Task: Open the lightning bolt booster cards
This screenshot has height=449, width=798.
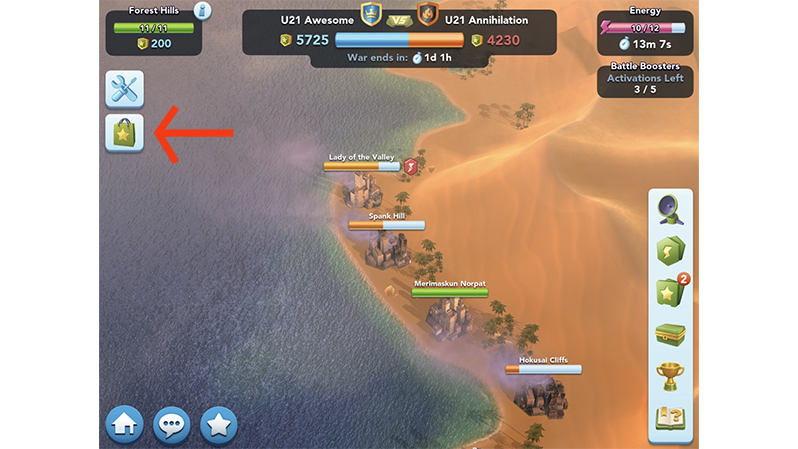Action: (x=669, y=251)
